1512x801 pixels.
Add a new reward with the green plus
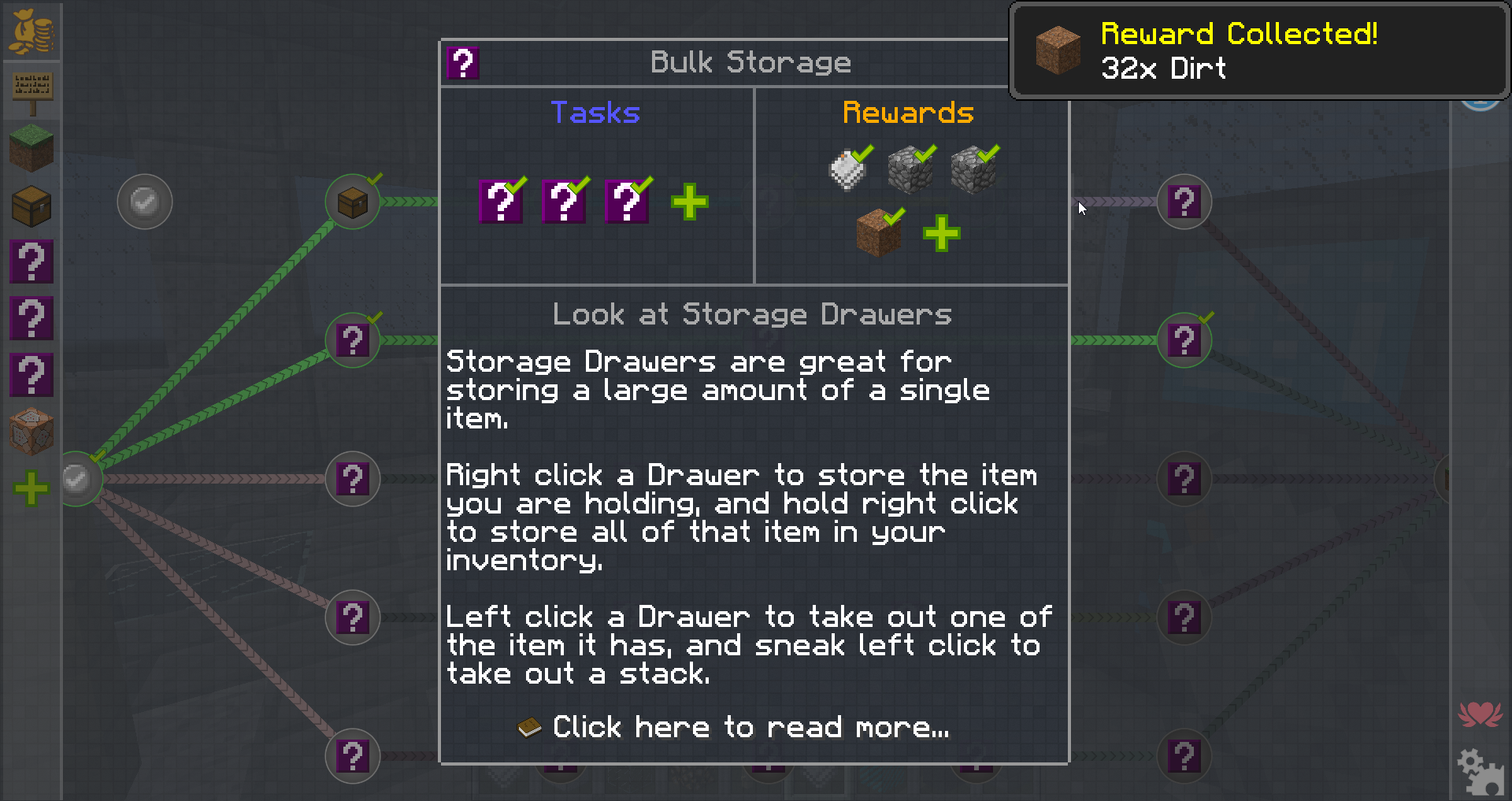click(941, 233)
